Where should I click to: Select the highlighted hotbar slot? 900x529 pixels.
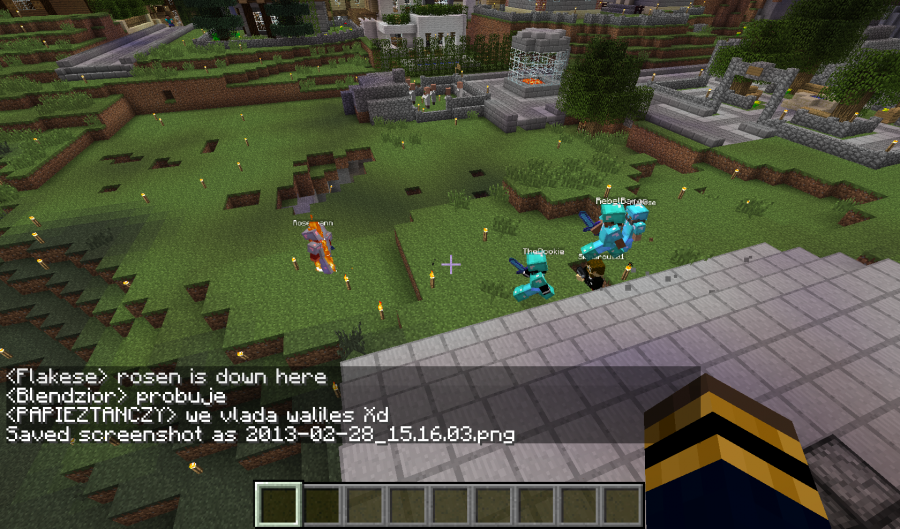click(x=277, y=505)
